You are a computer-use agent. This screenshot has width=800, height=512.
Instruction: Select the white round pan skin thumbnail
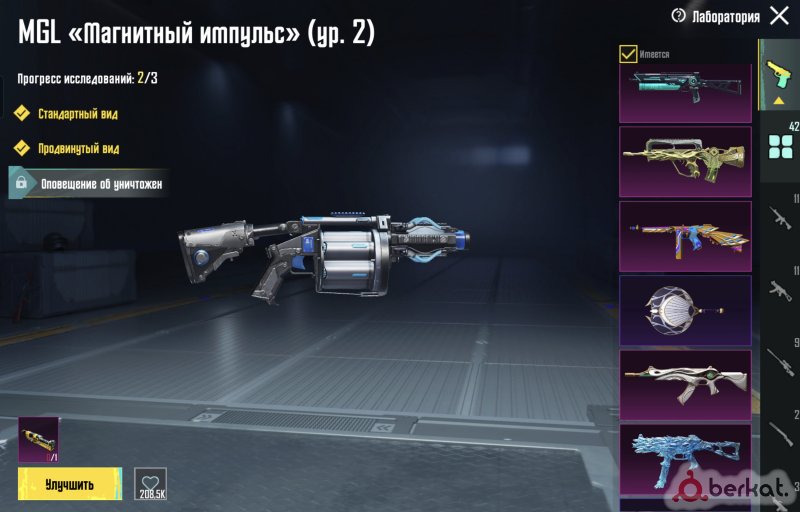[x=685, y=310]
